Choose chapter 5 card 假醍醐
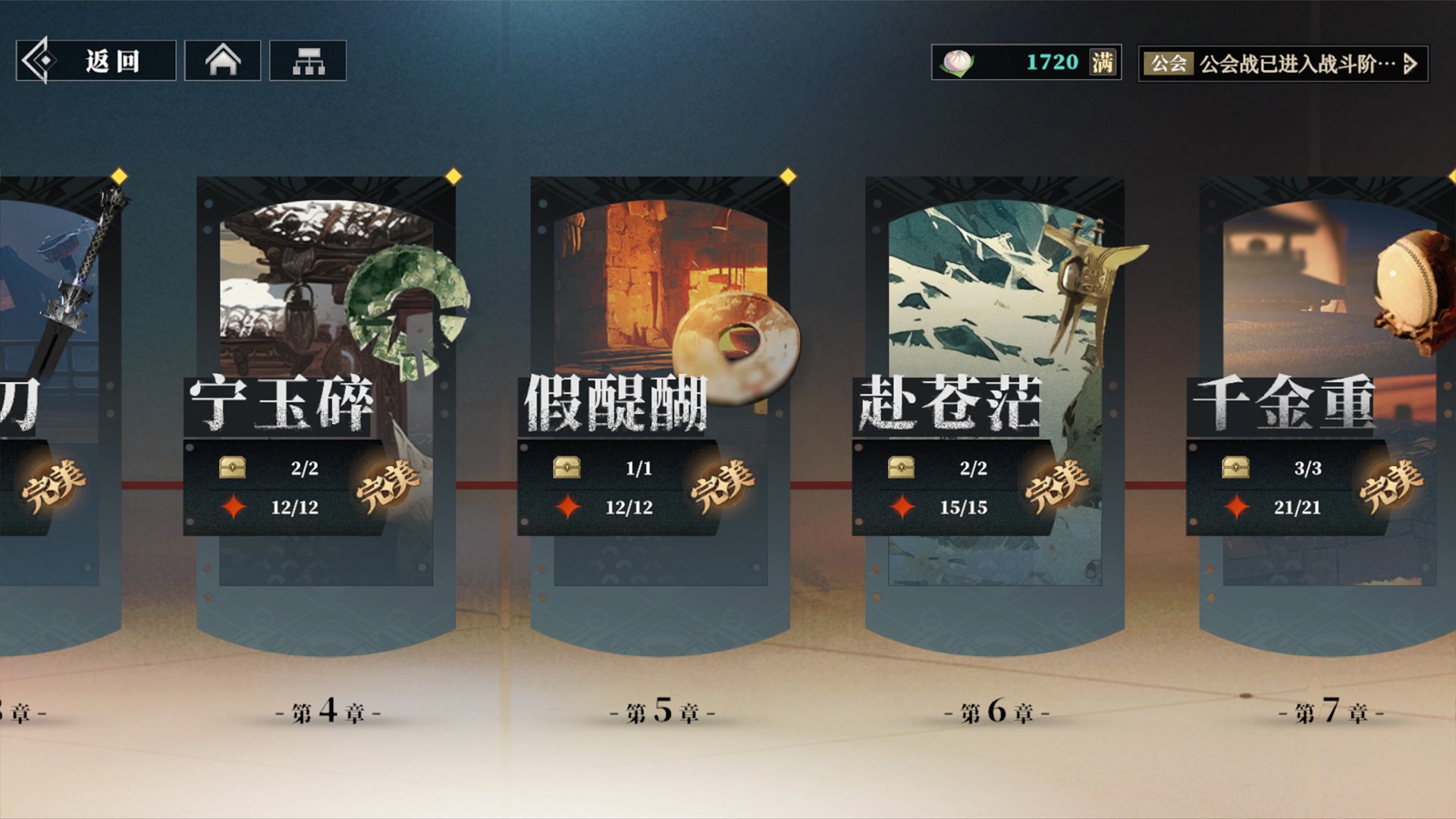This screenshot has height=819, width=1456. click(660, 402)
